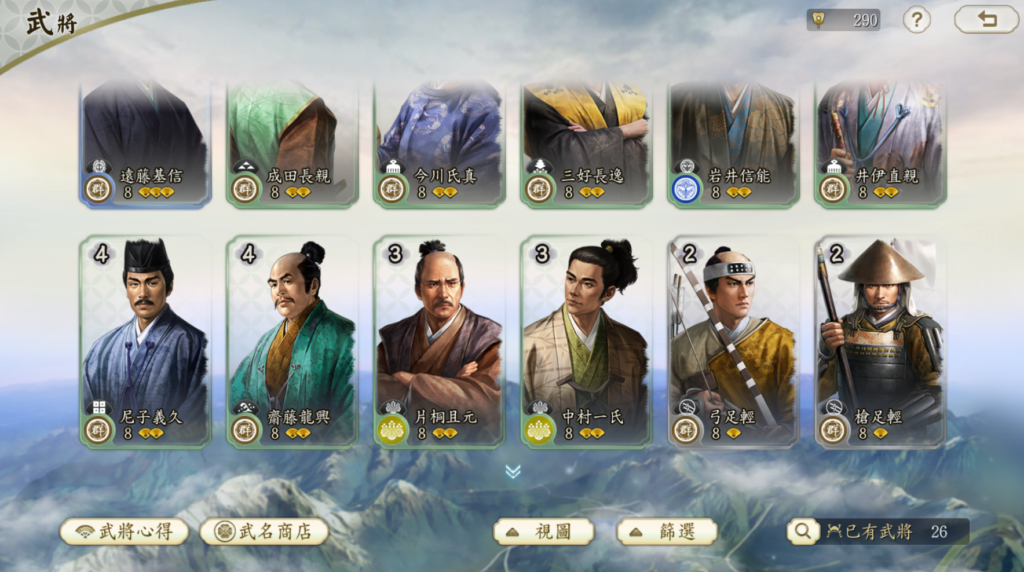The width and height of the screenshot is (1024, 572).
Task: Select the 遠藤基信 officer card
Action: point(145,145)
